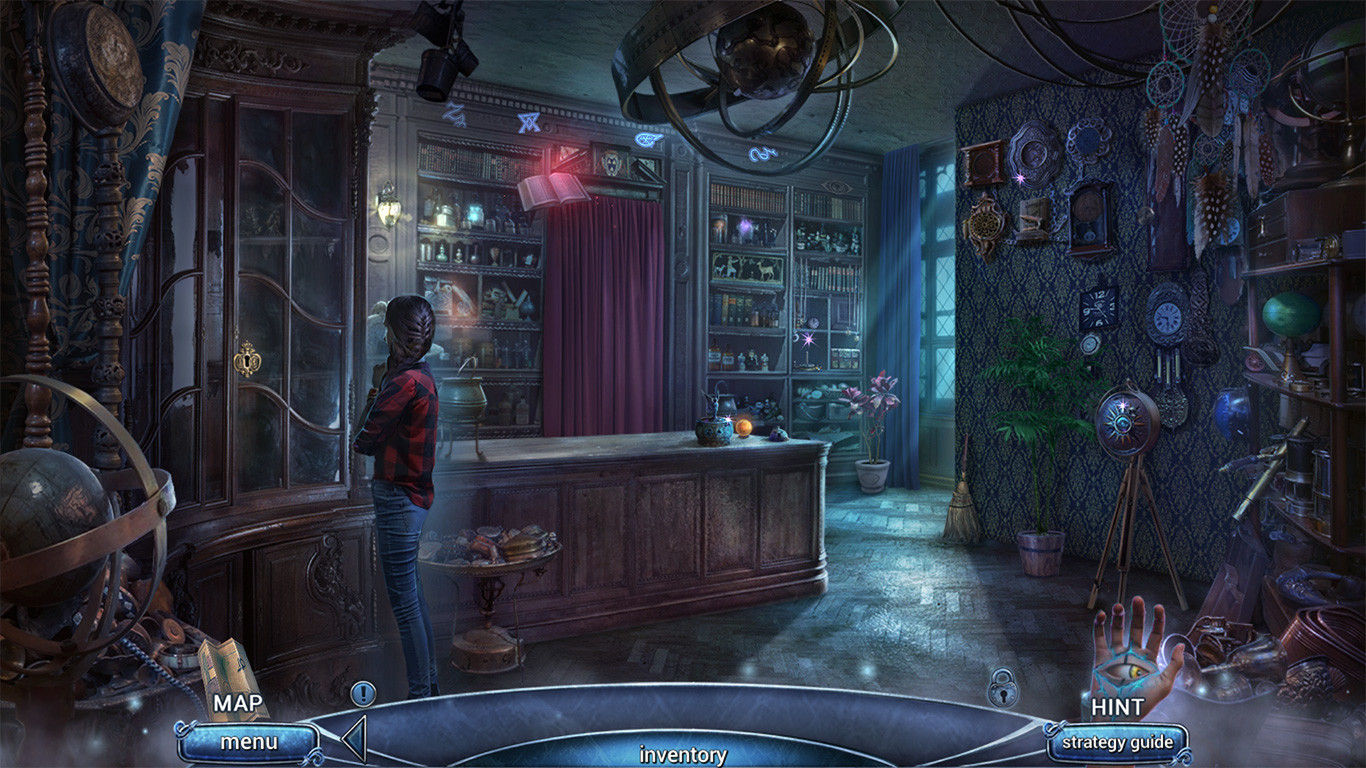Open the strategy guide

1117,742
